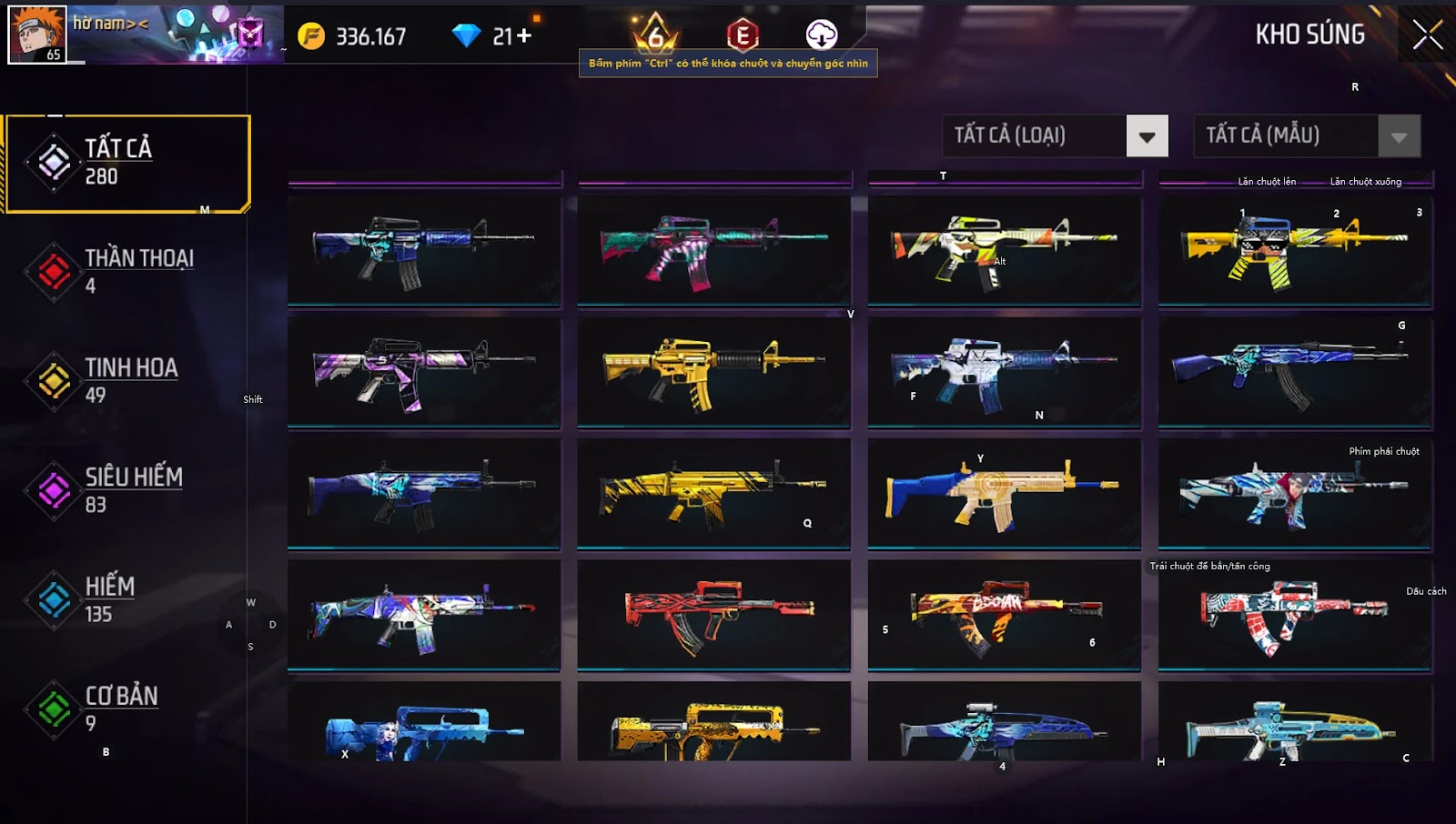Select the all-gold M4A1 rifle skin

tap(713, 371)
